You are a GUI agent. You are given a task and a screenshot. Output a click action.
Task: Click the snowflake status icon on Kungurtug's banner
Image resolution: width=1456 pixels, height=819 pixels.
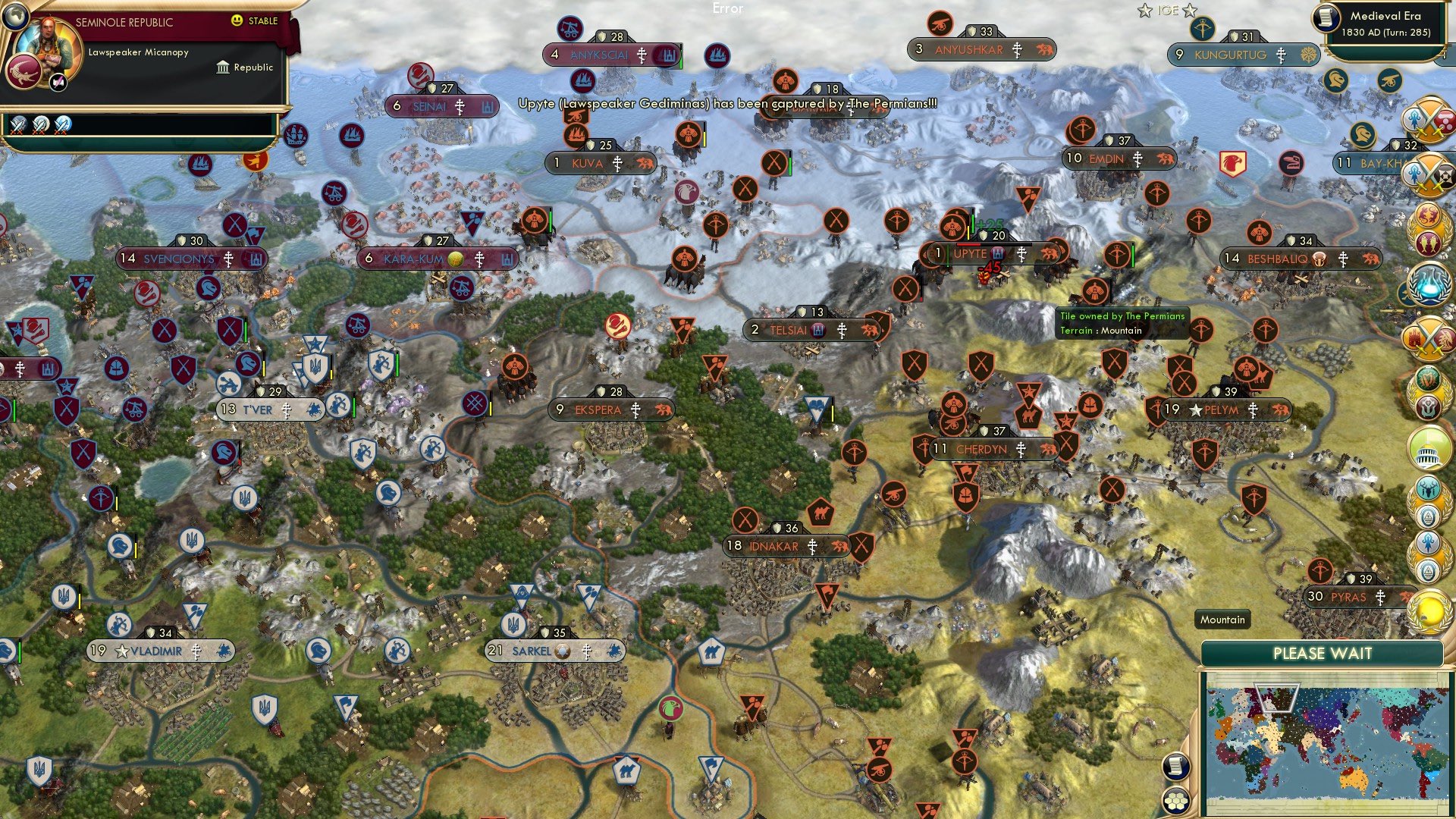pos(1310,55)
